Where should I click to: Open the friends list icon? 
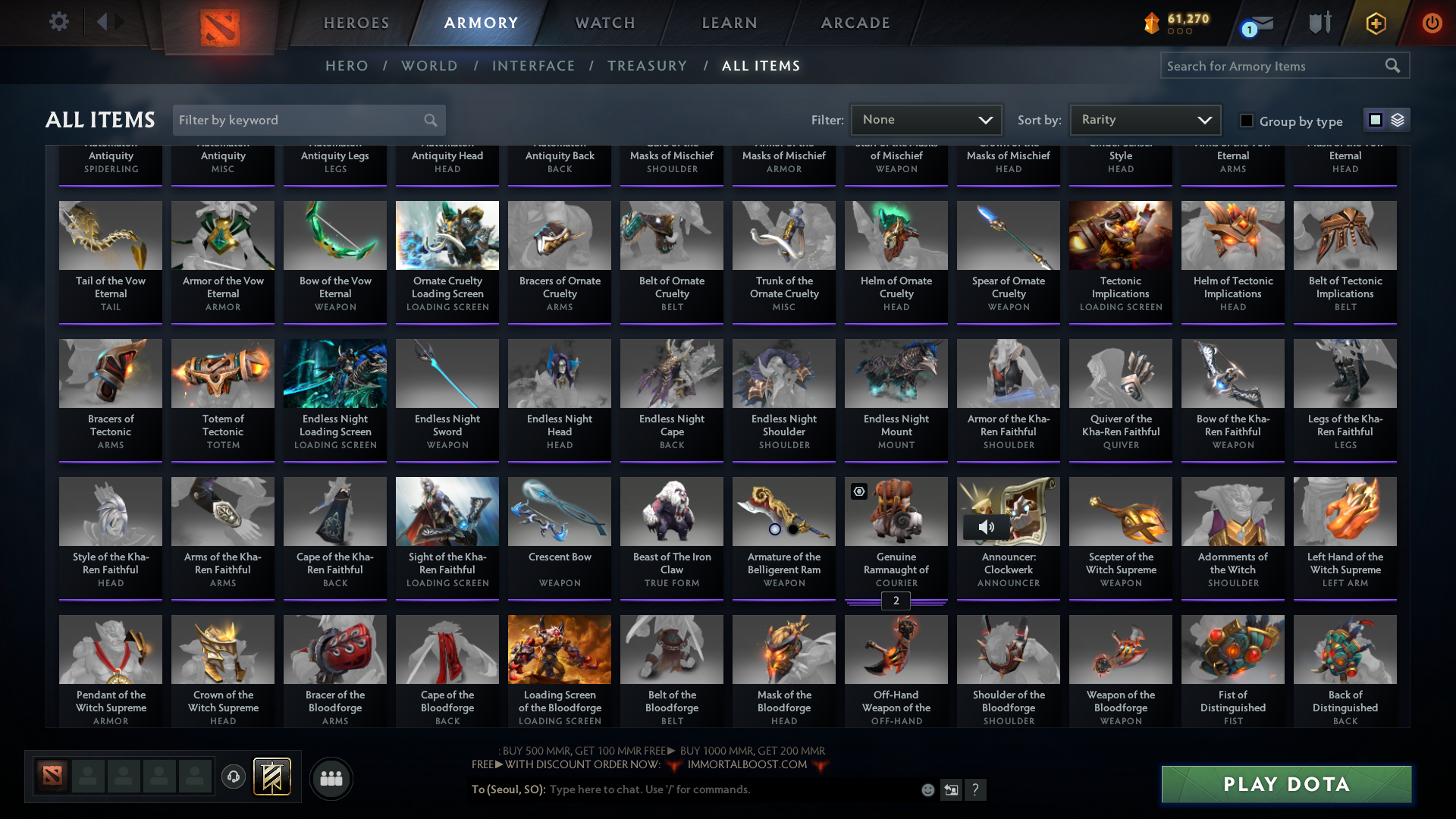coord(331,778)
